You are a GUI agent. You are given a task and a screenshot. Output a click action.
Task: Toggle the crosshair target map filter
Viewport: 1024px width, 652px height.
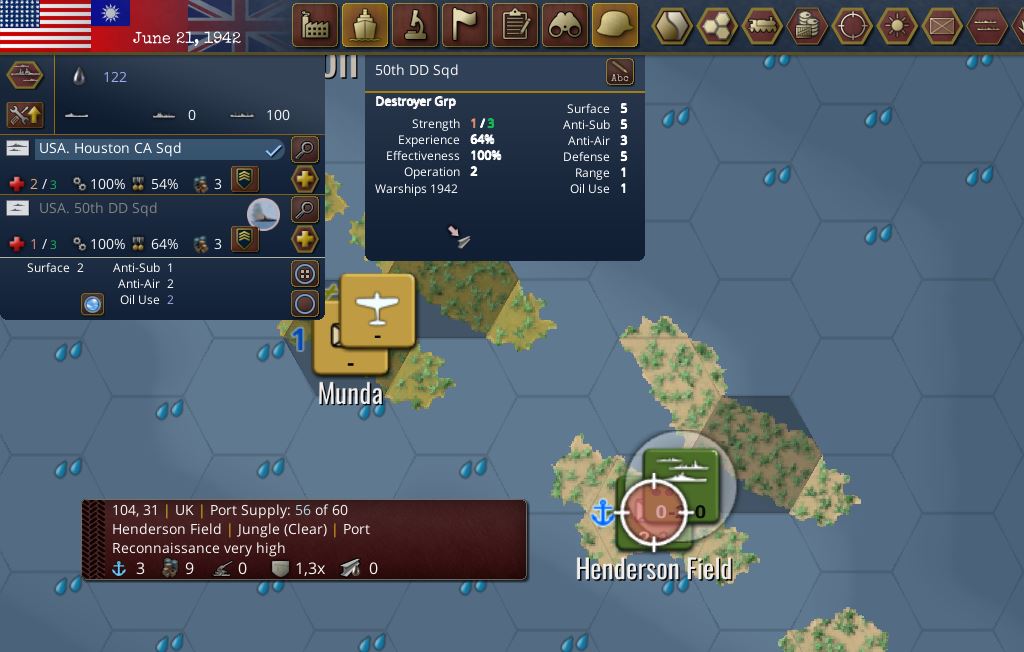(852, 25)
